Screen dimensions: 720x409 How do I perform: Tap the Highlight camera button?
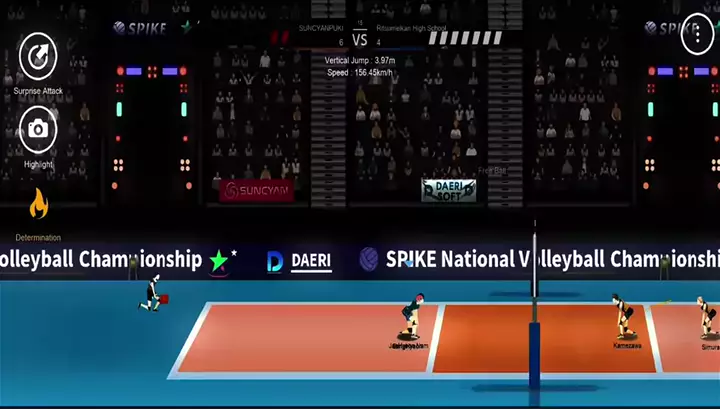click(38, 129)
